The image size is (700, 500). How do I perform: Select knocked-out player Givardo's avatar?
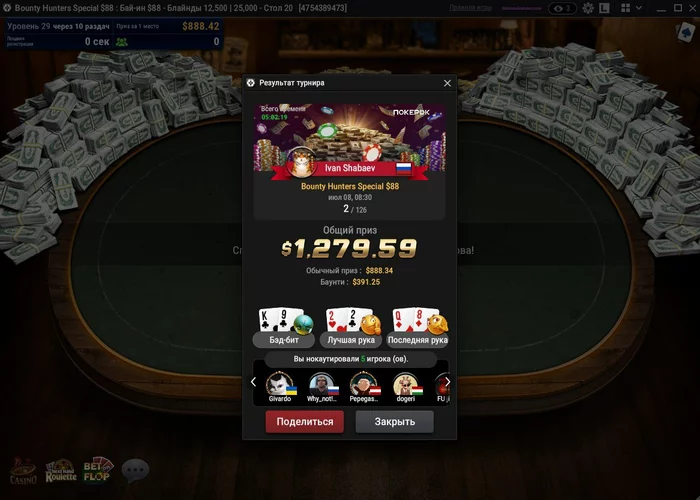(x=280, y=385)
